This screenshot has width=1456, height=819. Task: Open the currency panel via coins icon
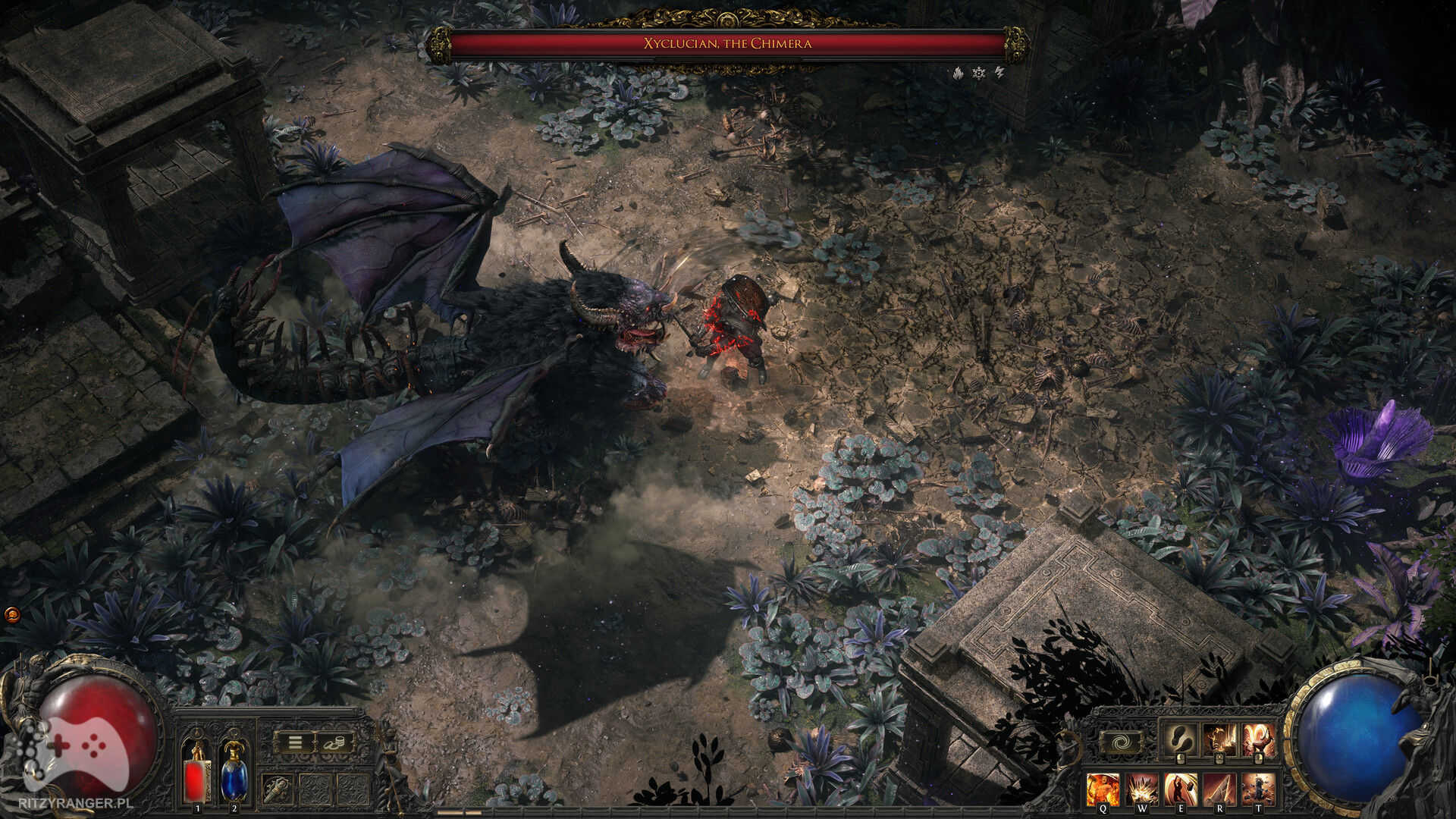pos(334,742)
